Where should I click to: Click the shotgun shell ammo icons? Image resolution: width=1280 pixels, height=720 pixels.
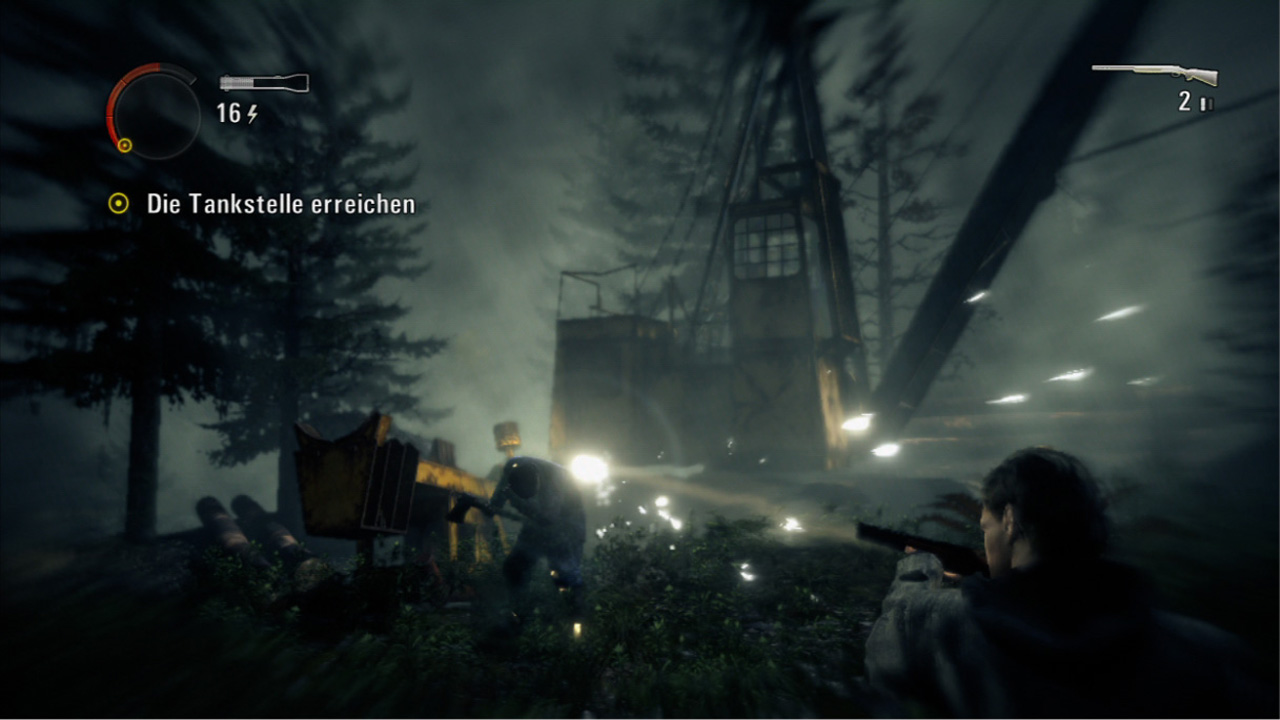click(x=1206, y=102)
